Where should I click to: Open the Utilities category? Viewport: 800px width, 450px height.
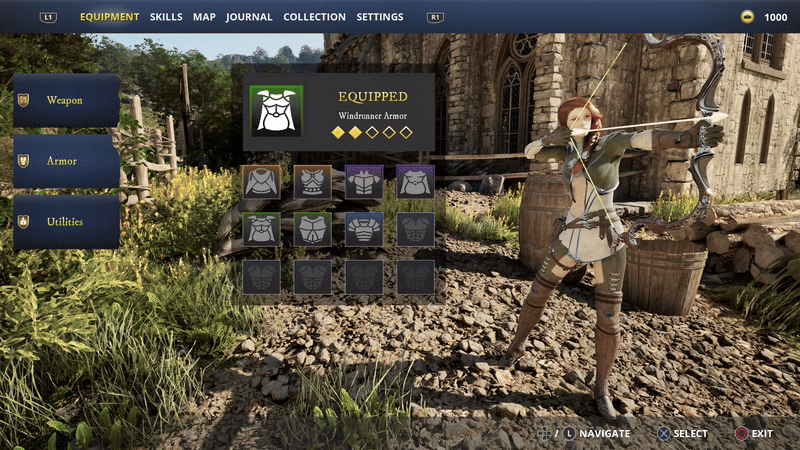coord(66,222)
